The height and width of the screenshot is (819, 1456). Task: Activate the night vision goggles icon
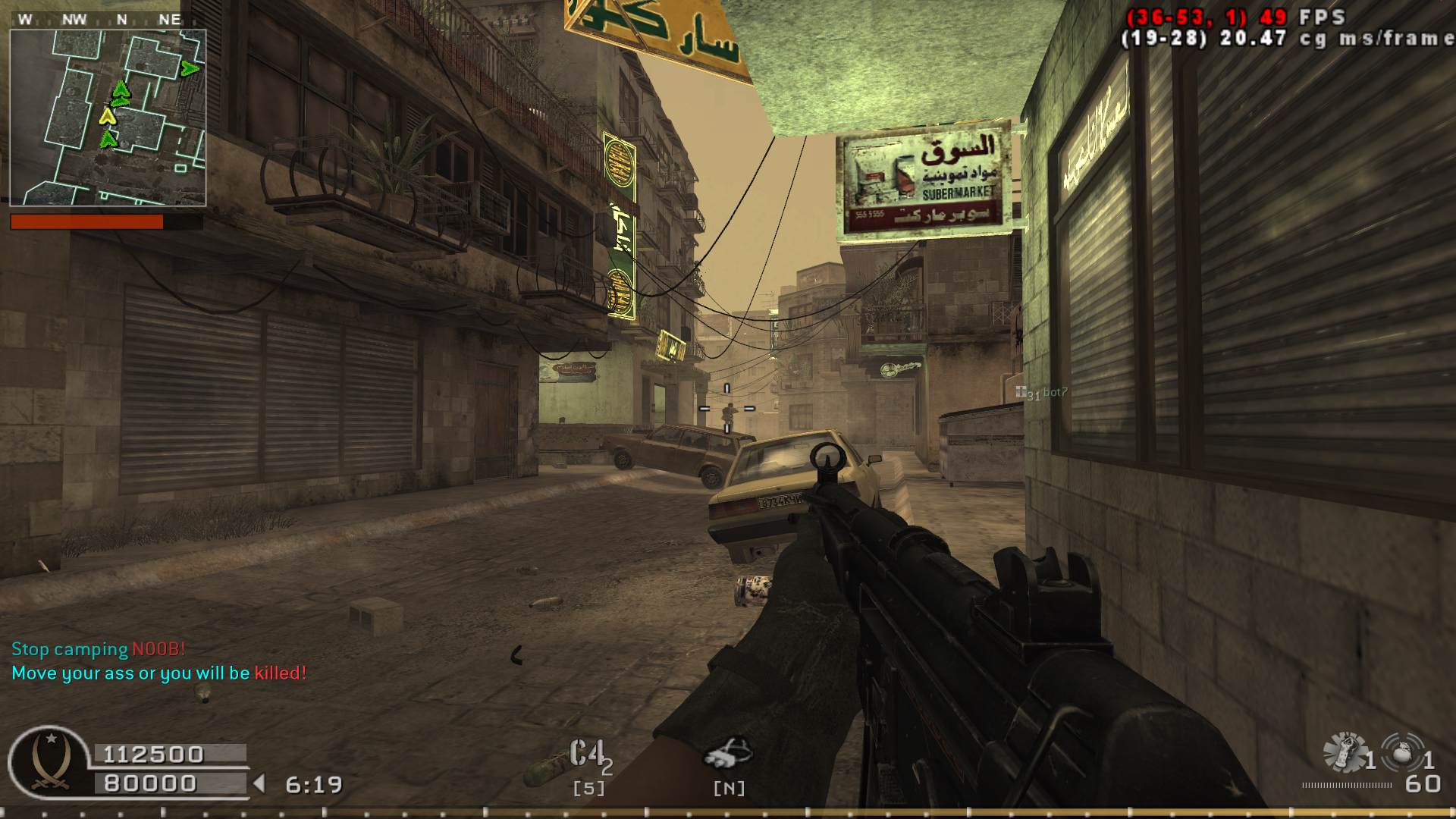(728, 752)
